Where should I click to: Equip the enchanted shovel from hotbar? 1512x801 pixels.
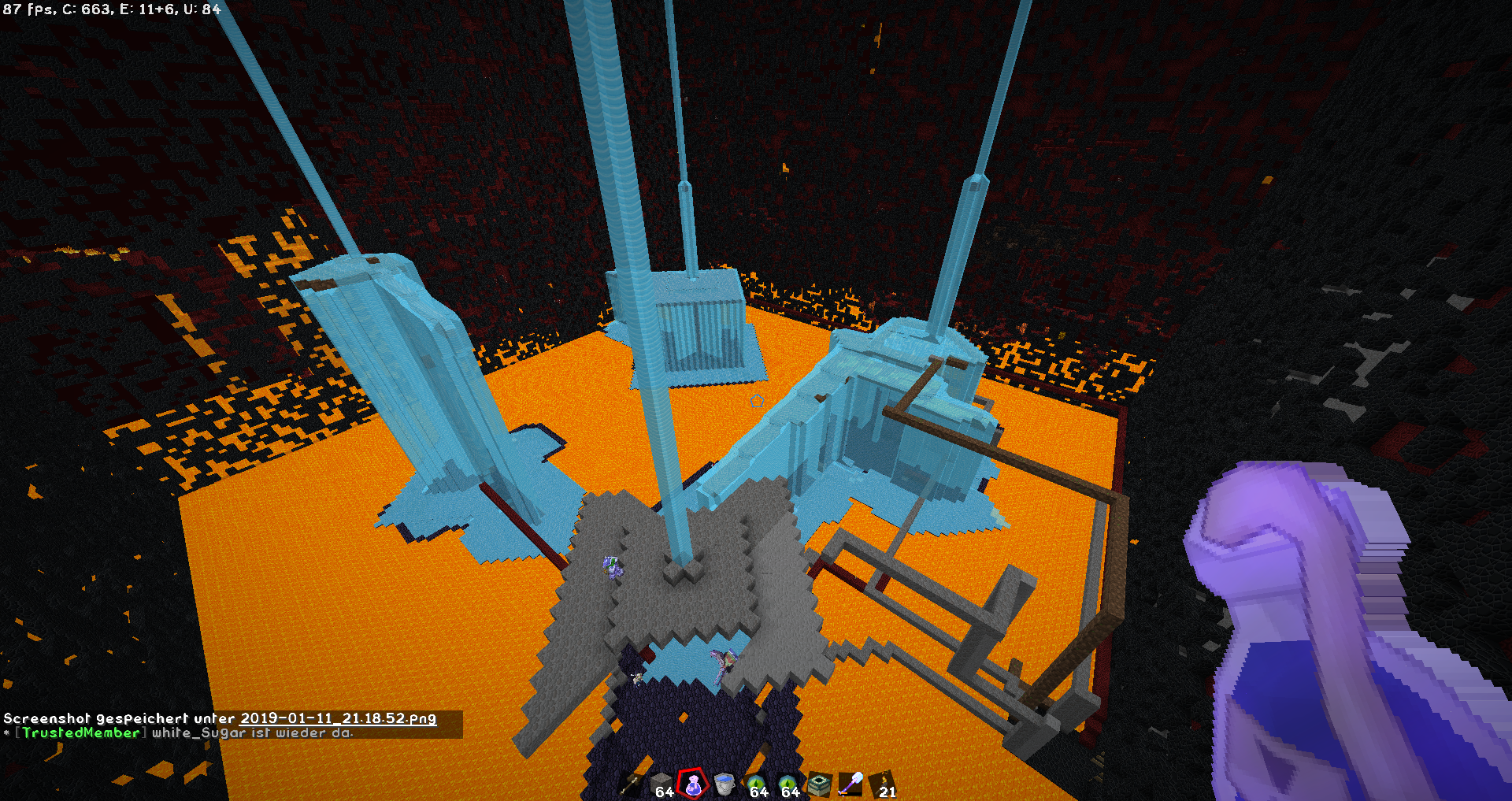point(851,784)
